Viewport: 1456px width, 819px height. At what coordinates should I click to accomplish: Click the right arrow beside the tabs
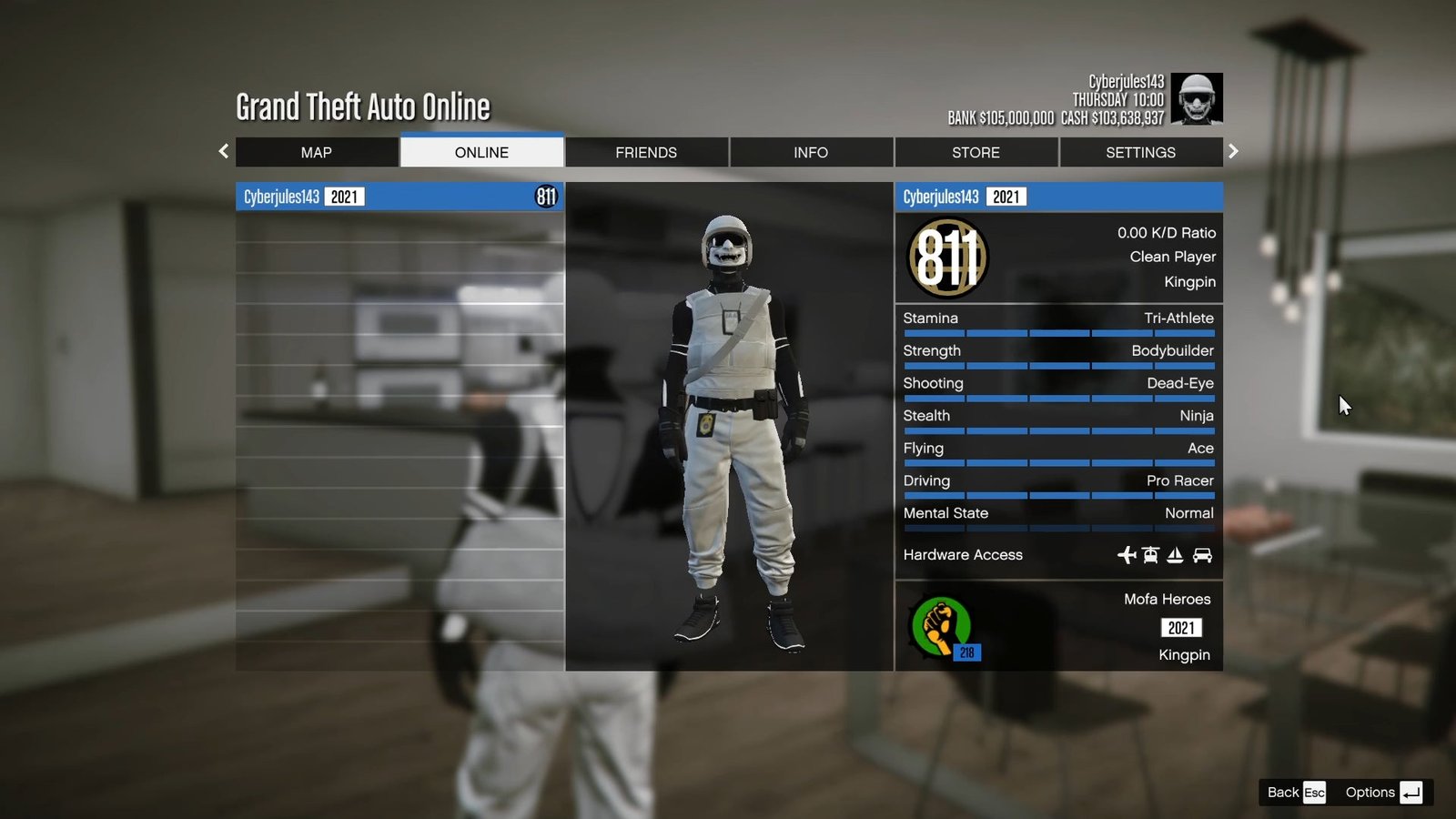point(1233,152)
